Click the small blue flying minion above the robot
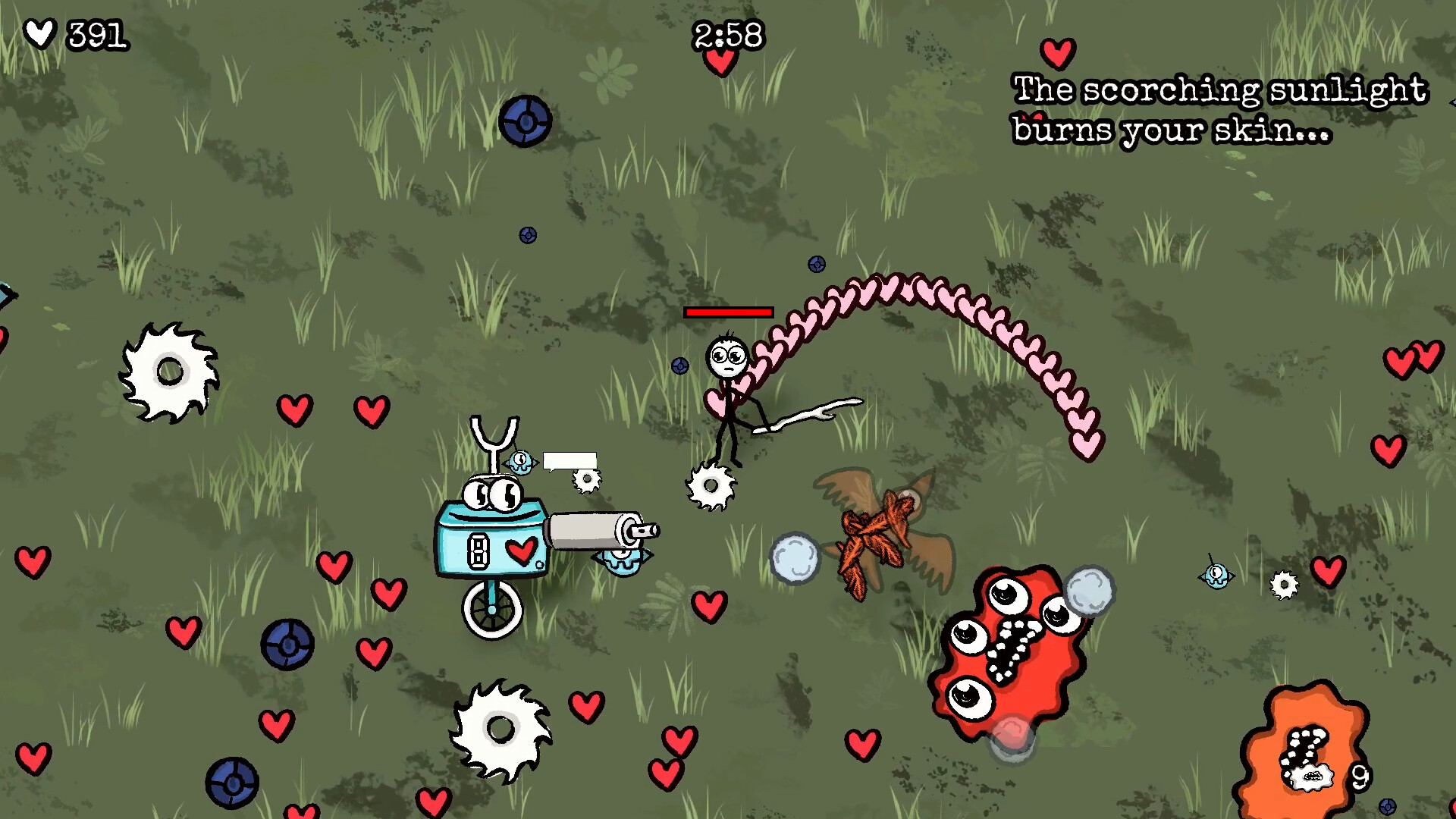 coord(522,460)
